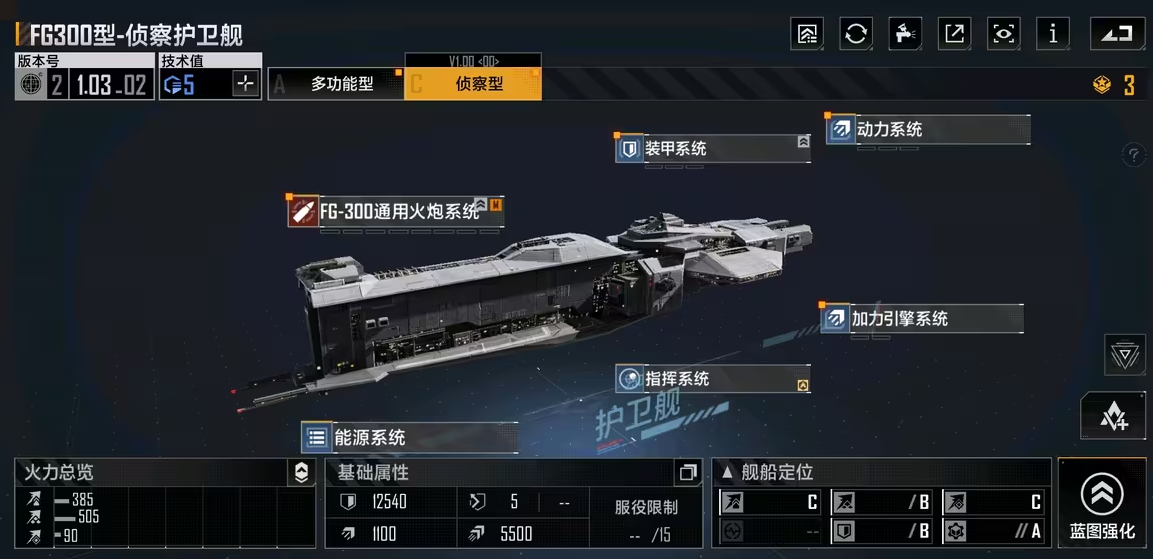1153x559 pixels.
Task: Switch to the 多功能型 variant tab
Action: coord(335,85)
